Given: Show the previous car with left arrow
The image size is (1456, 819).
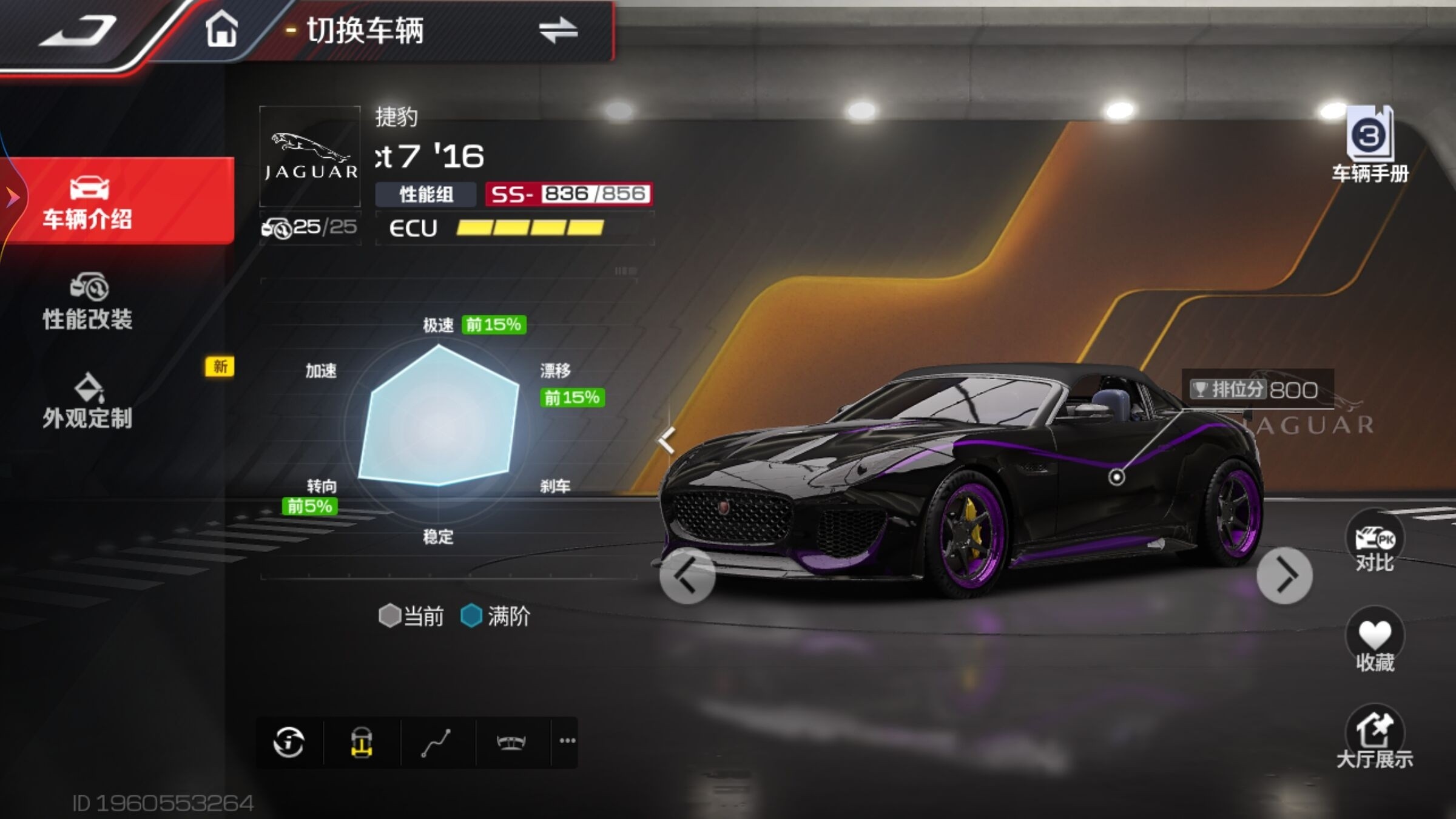Looking at the screenshot, I should (x=687, y=575).
